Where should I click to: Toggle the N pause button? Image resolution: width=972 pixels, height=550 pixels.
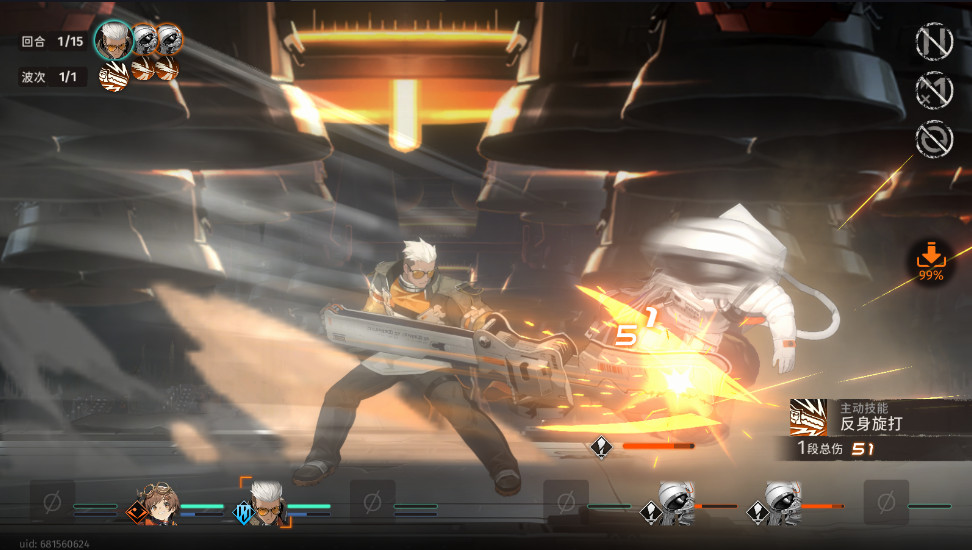tap(934, 41)
